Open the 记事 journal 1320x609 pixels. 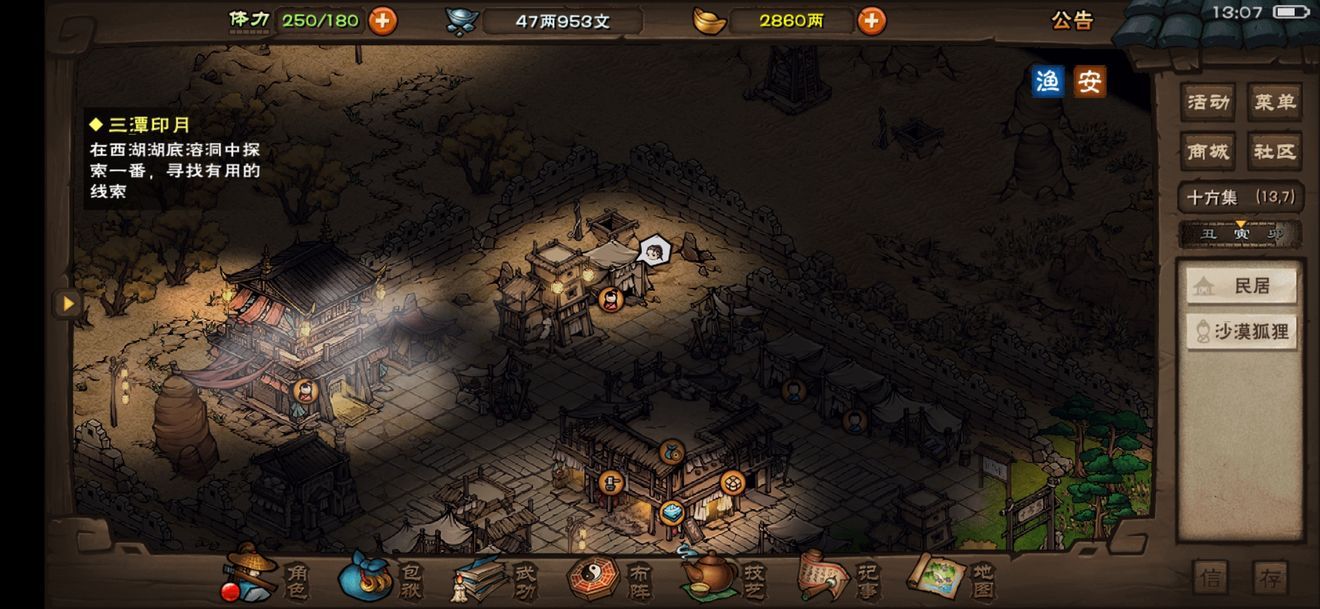(x=838, y=577)
